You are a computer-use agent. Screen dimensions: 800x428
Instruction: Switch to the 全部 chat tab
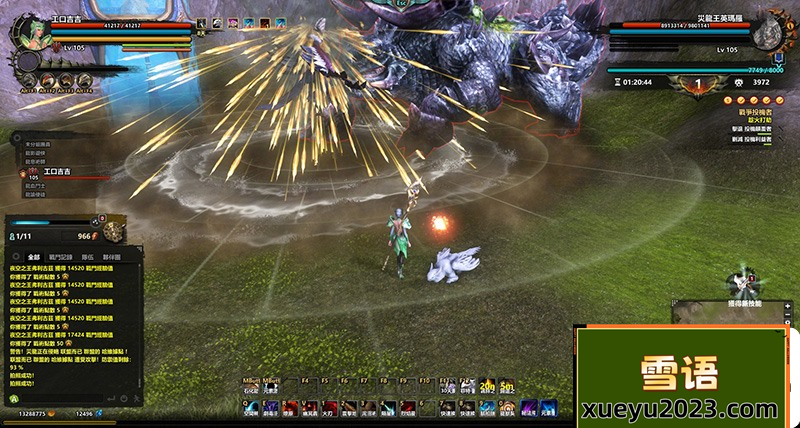(34, 257)
